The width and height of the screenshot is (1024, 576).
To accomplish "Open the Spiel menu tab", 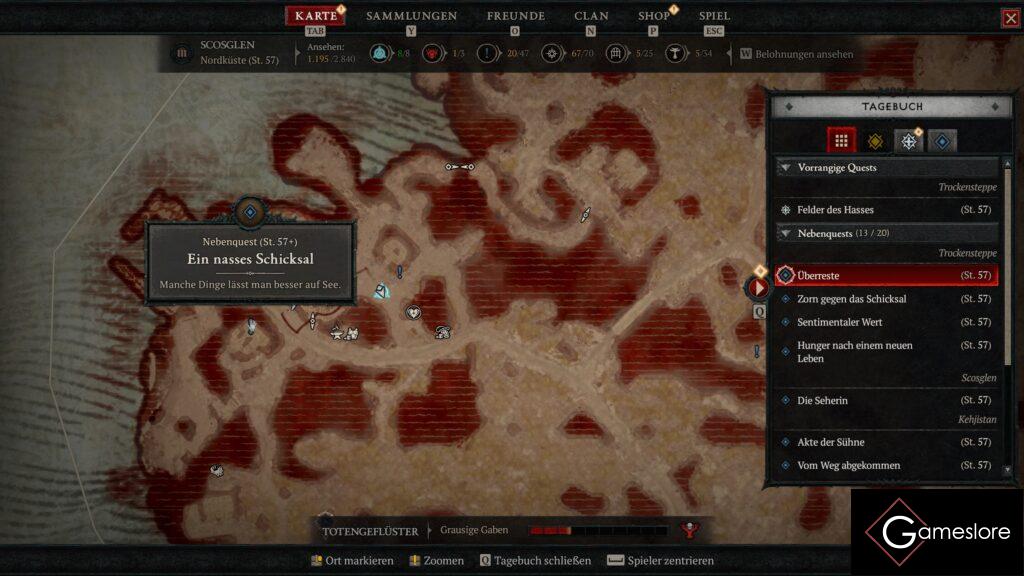I will [x=714, y=16].
